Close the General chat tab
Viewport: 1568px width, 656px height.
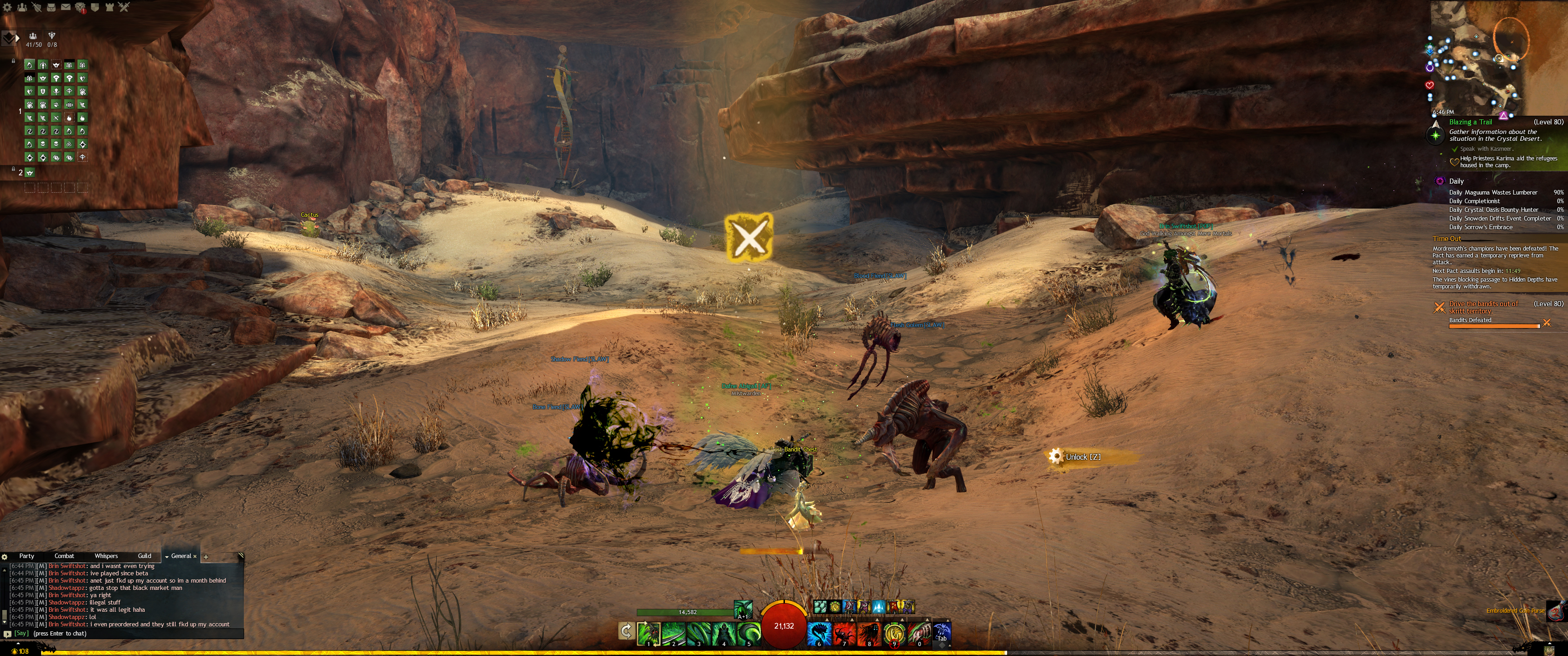pyautogui.click(x=195, y=556)
